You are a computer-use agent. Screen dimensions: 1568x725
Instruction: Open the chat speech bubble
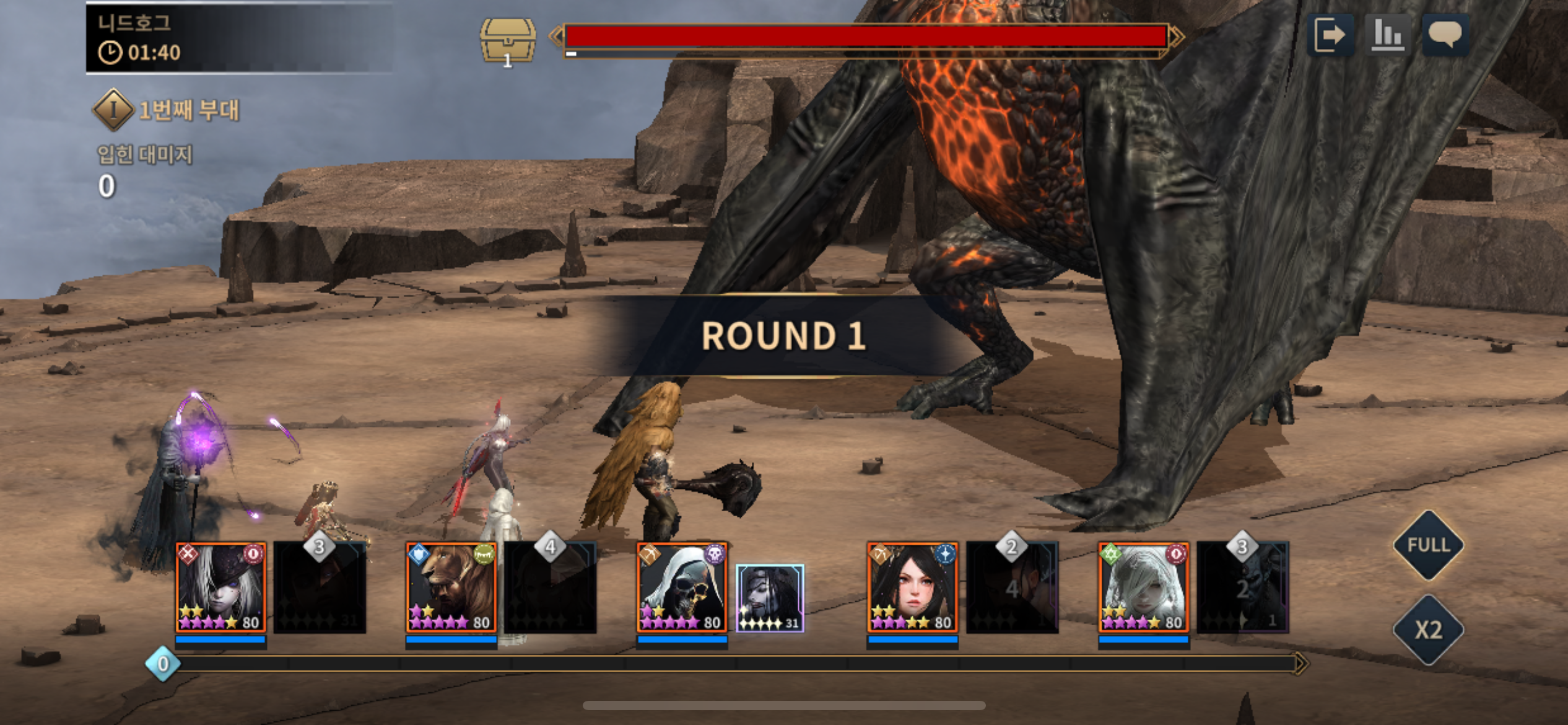[1445, 35]
